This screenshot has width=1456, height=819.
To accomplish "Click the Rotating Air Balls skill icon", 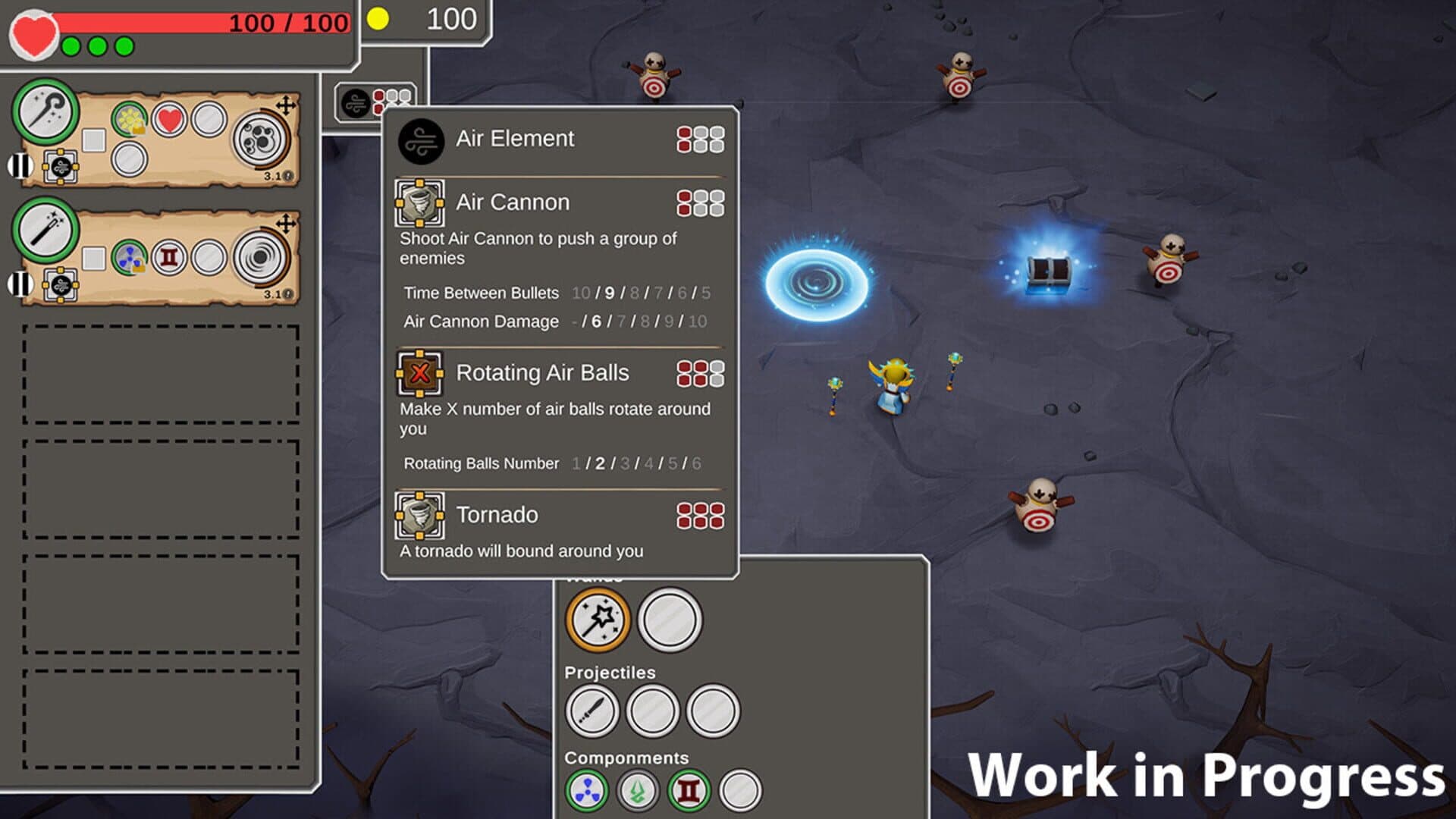I will [x=420, y=373].
